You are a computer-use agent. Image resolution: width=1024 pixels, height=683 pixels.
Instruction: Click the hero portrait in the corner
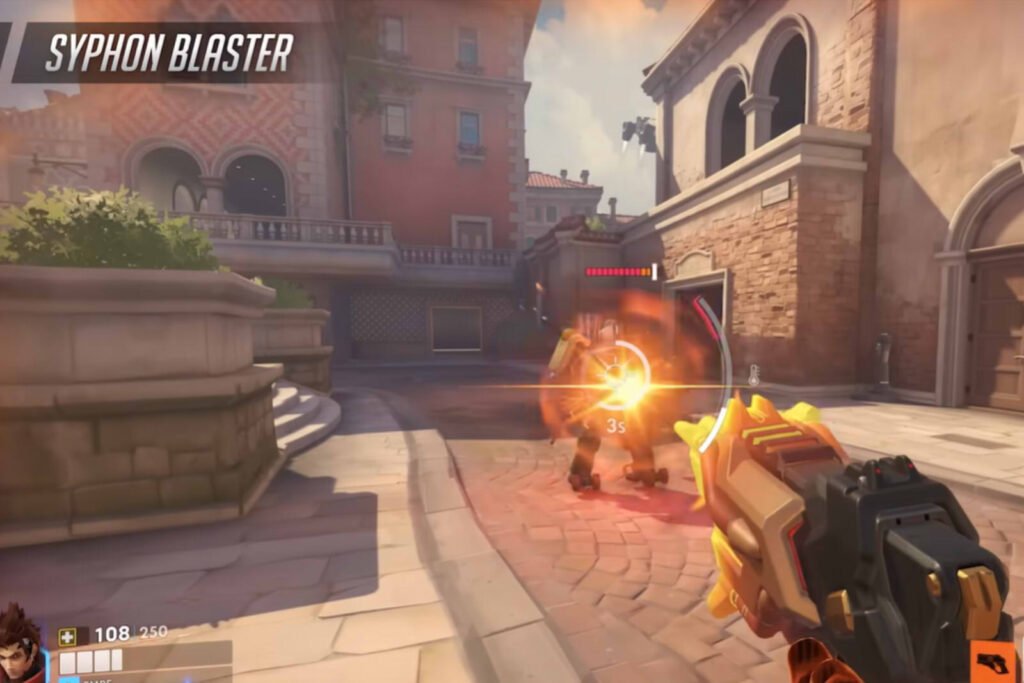tap(22, 645)
